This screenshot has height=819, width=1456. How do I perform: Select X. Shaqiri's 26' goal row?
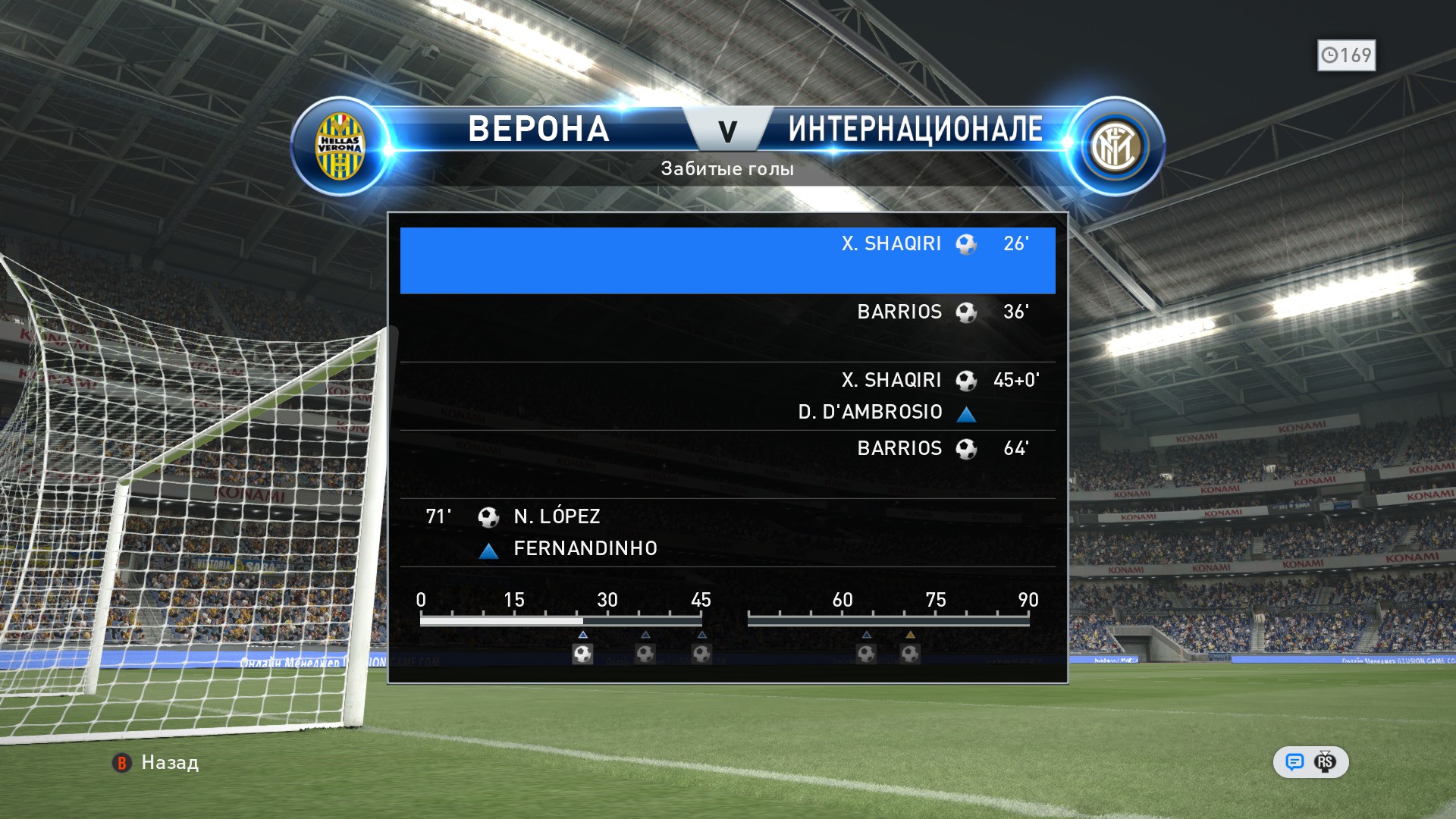click(x=727, y=259)
